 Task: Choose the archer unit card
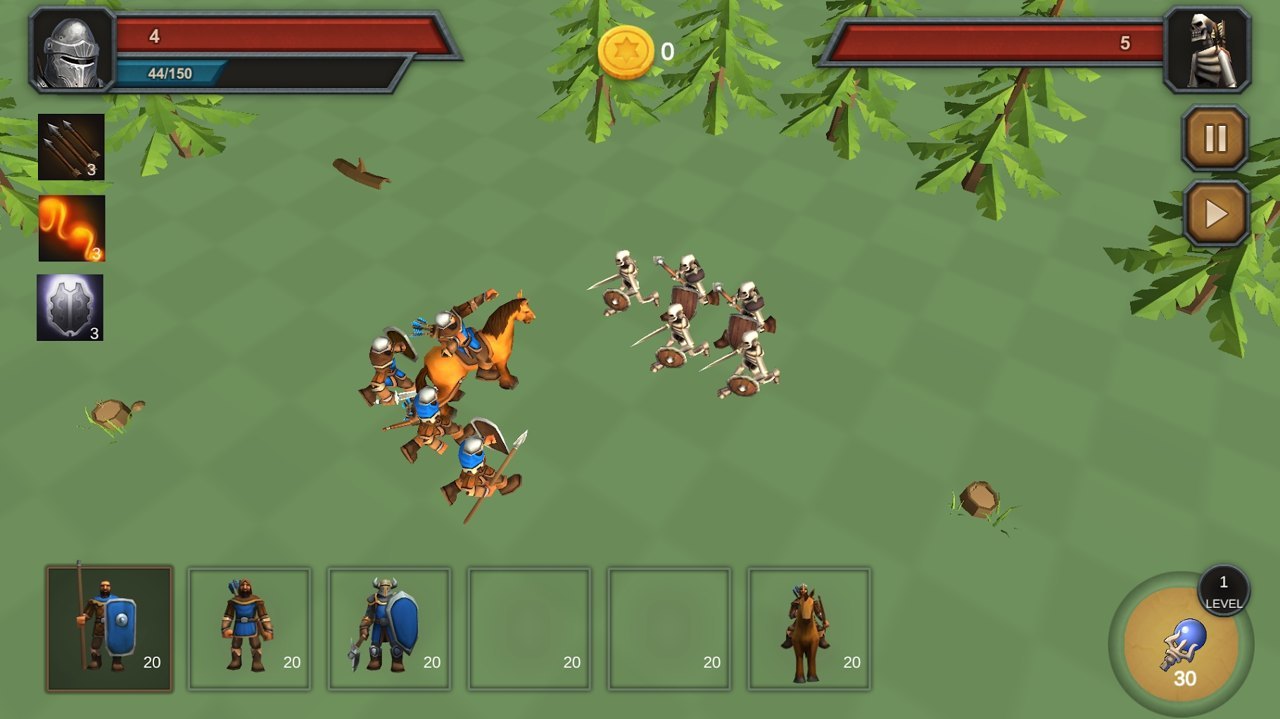(x=249, y=629)
